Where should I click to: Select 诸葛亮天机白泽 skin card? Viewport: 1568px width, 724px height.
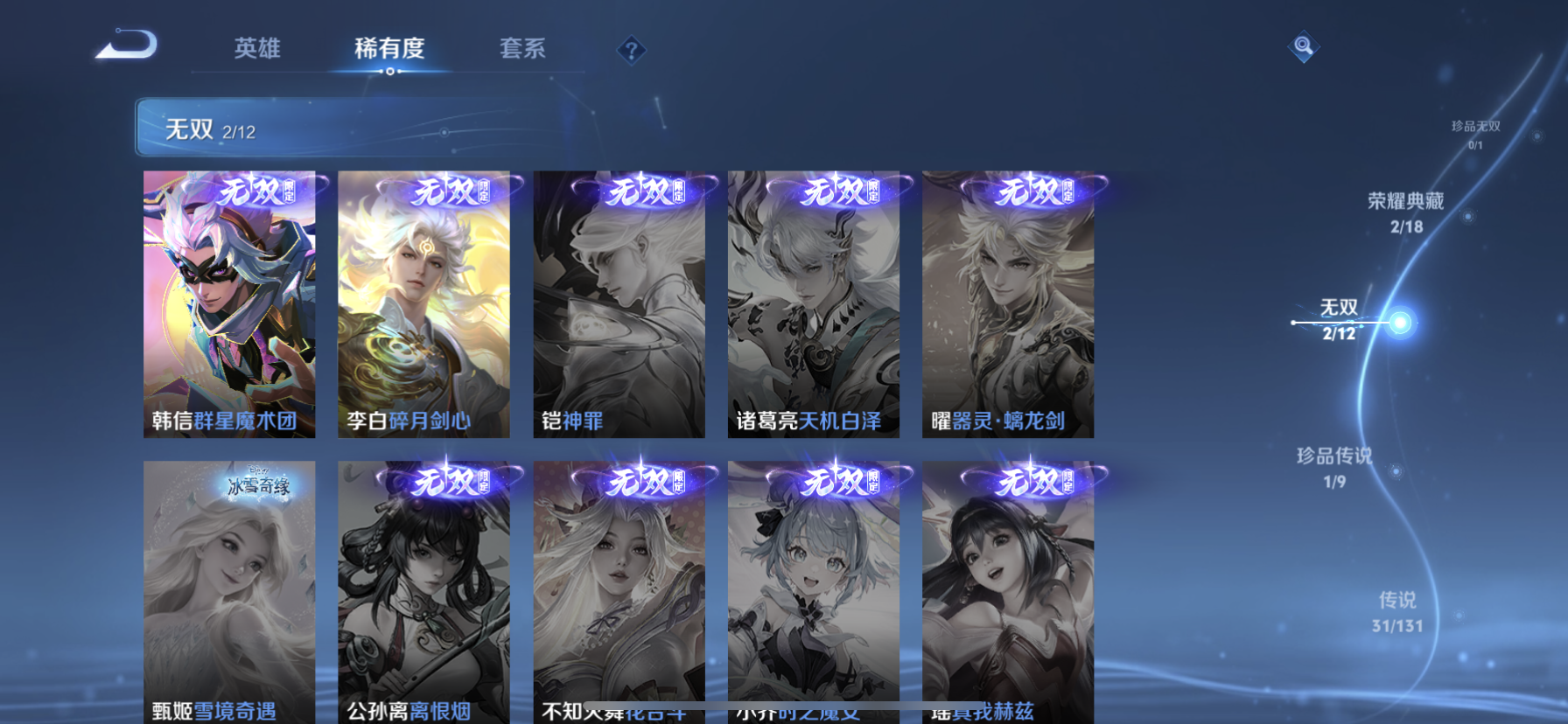814,302
